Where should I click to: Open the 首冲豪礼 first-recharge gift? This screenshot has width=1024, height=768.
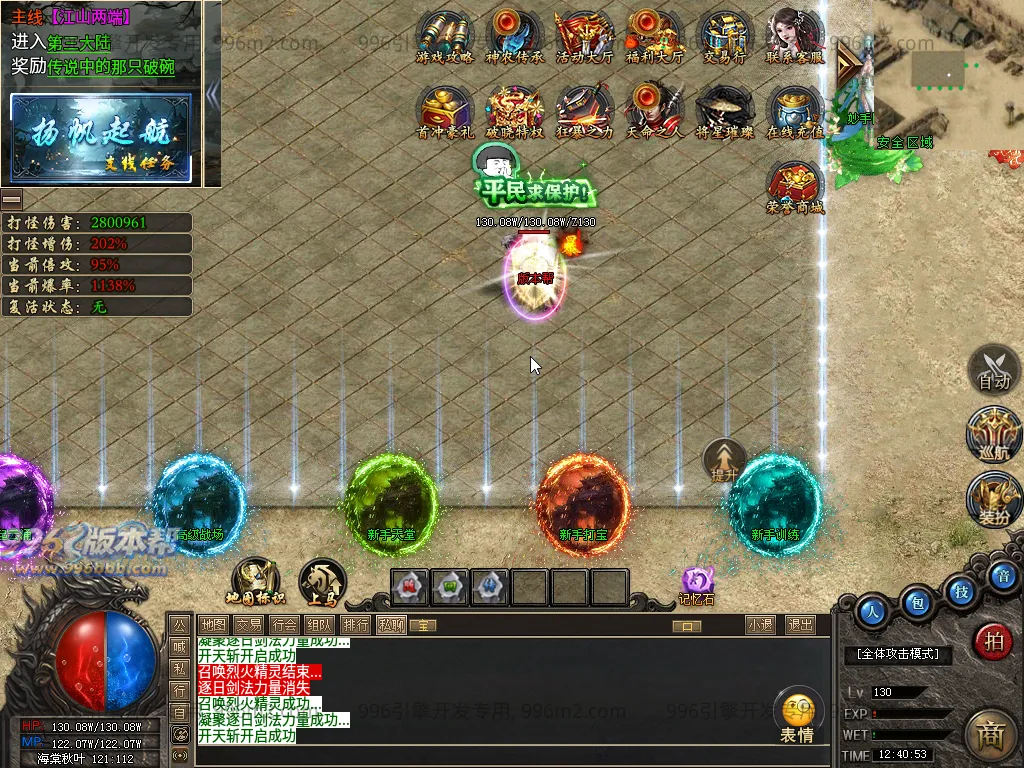click(x=444, y=109)
